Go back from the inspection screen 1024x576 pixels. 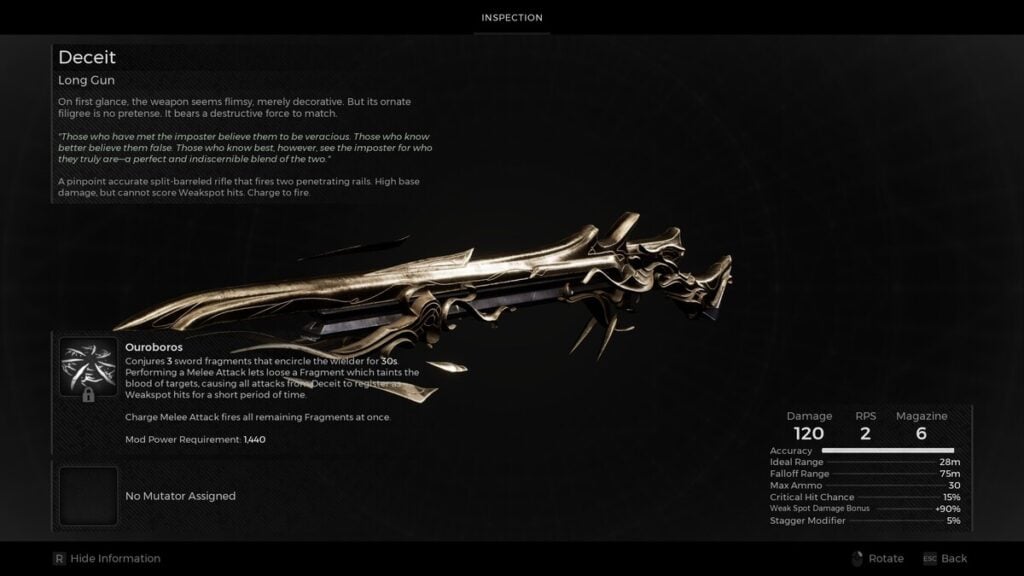coord(945,558)
